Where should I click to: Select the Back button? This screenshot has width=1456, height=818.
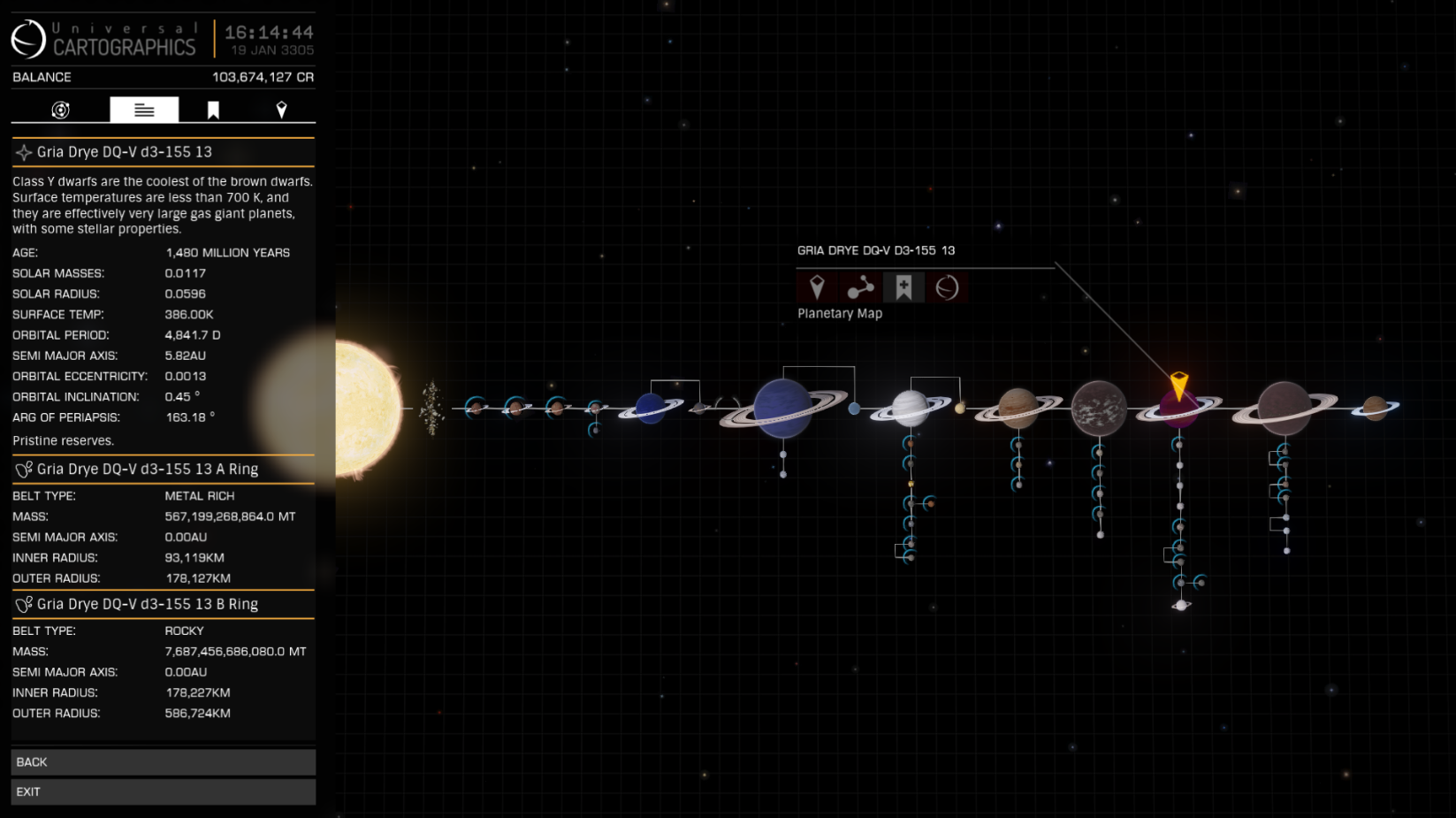click(163, 761)
